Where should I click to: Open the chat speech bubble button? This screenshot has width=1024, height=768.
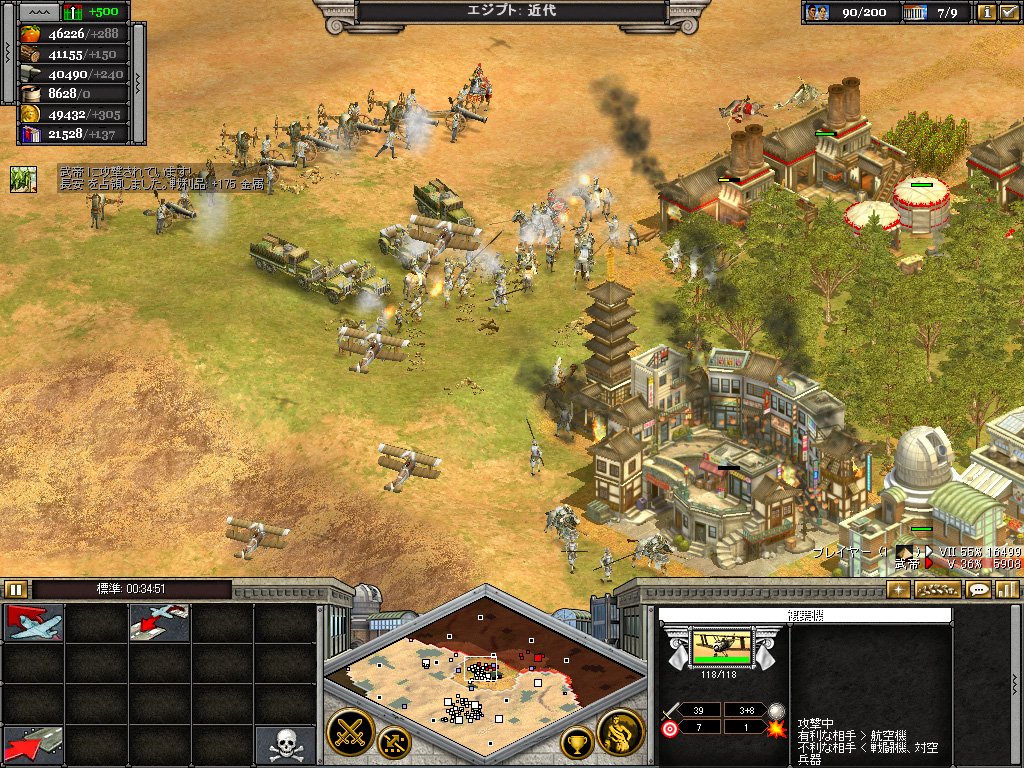pos(979,590)
